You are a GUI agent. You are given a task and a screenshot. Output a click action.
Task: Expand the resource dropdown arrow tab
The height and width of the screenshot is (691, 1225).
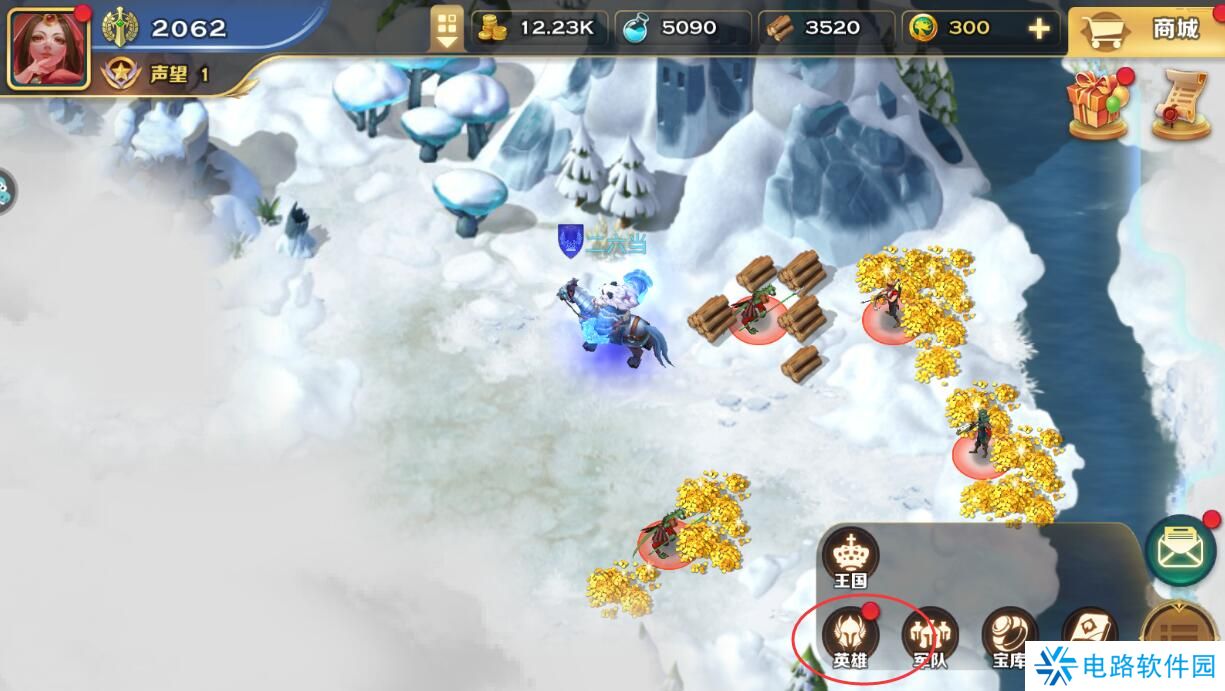[446, 28]
